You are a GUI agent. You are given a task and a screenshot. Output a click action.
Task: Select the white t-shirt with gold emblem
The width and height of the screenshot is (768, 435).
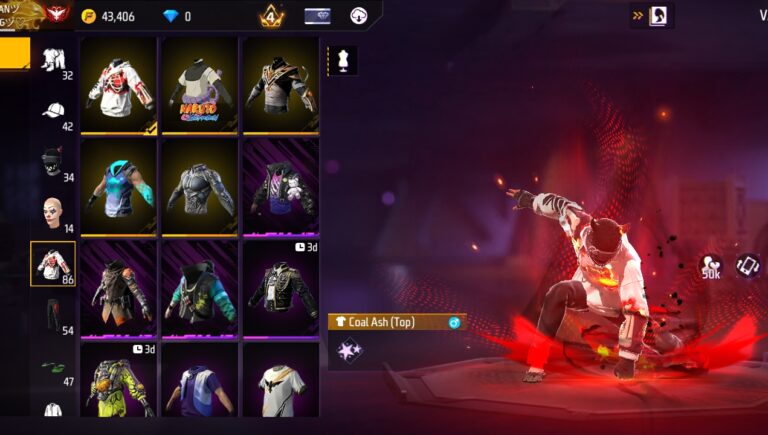click(281, 384)
